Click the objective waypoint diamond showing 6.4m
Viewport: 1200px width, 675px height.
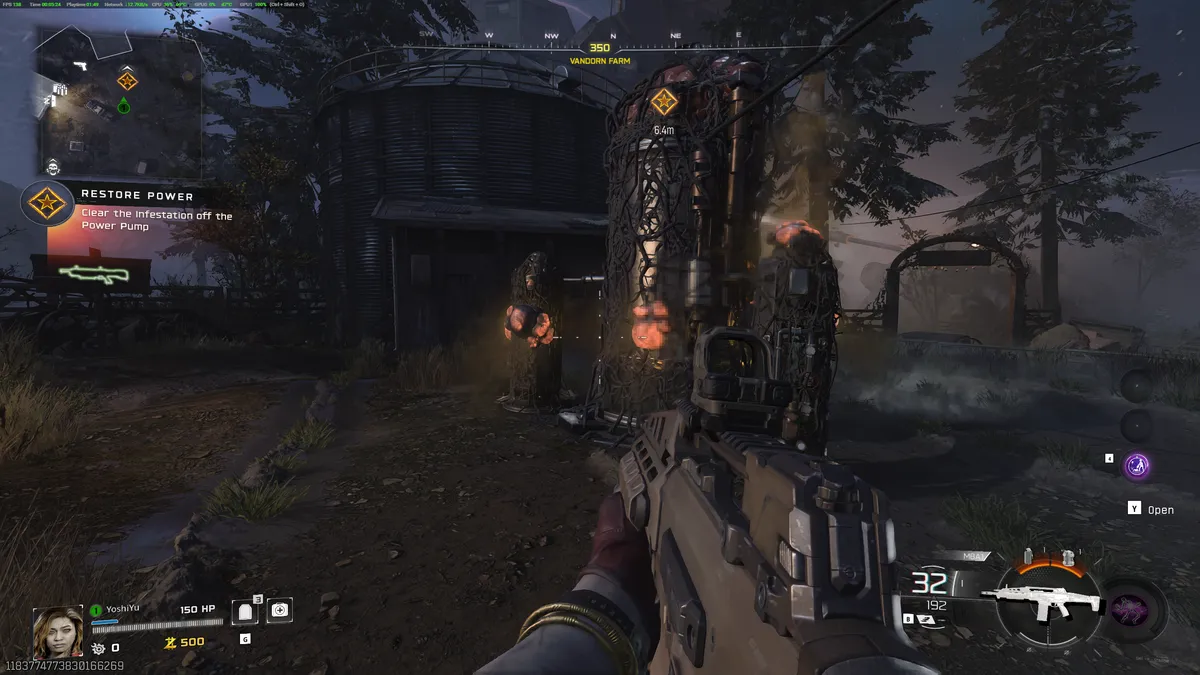click(x=663, y=102)
